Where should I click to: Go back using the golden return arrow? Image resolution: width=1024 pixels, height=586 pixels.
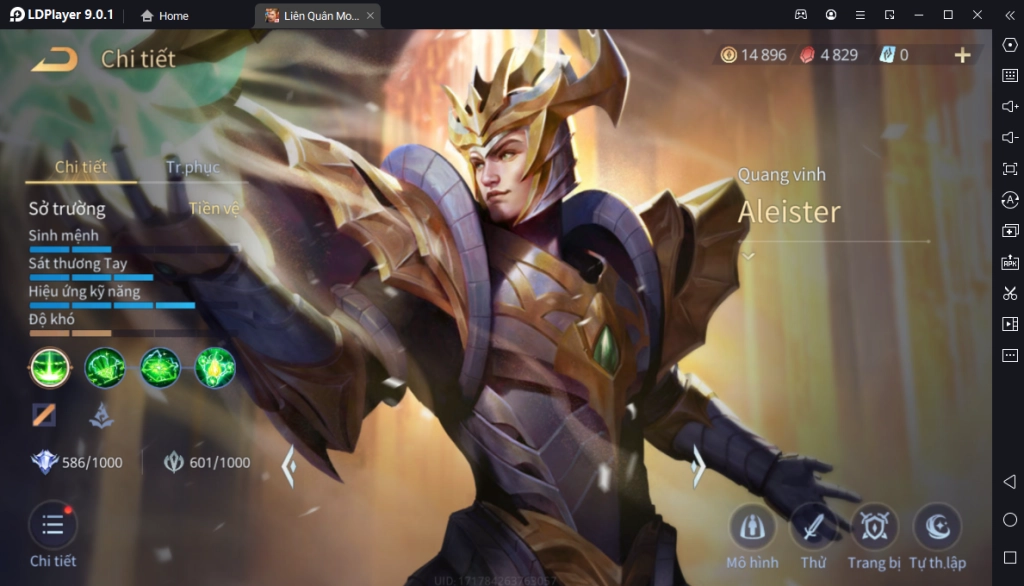pyautogui.click(x=54, y=59)
